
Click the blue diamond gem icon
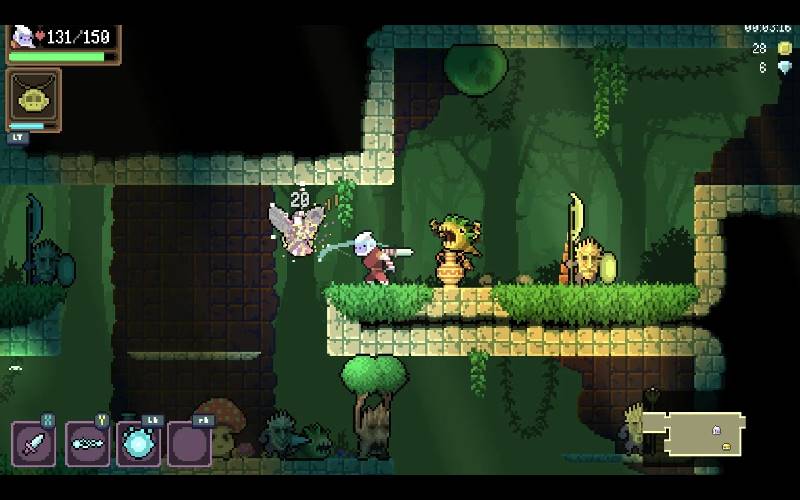pos(784,68)
